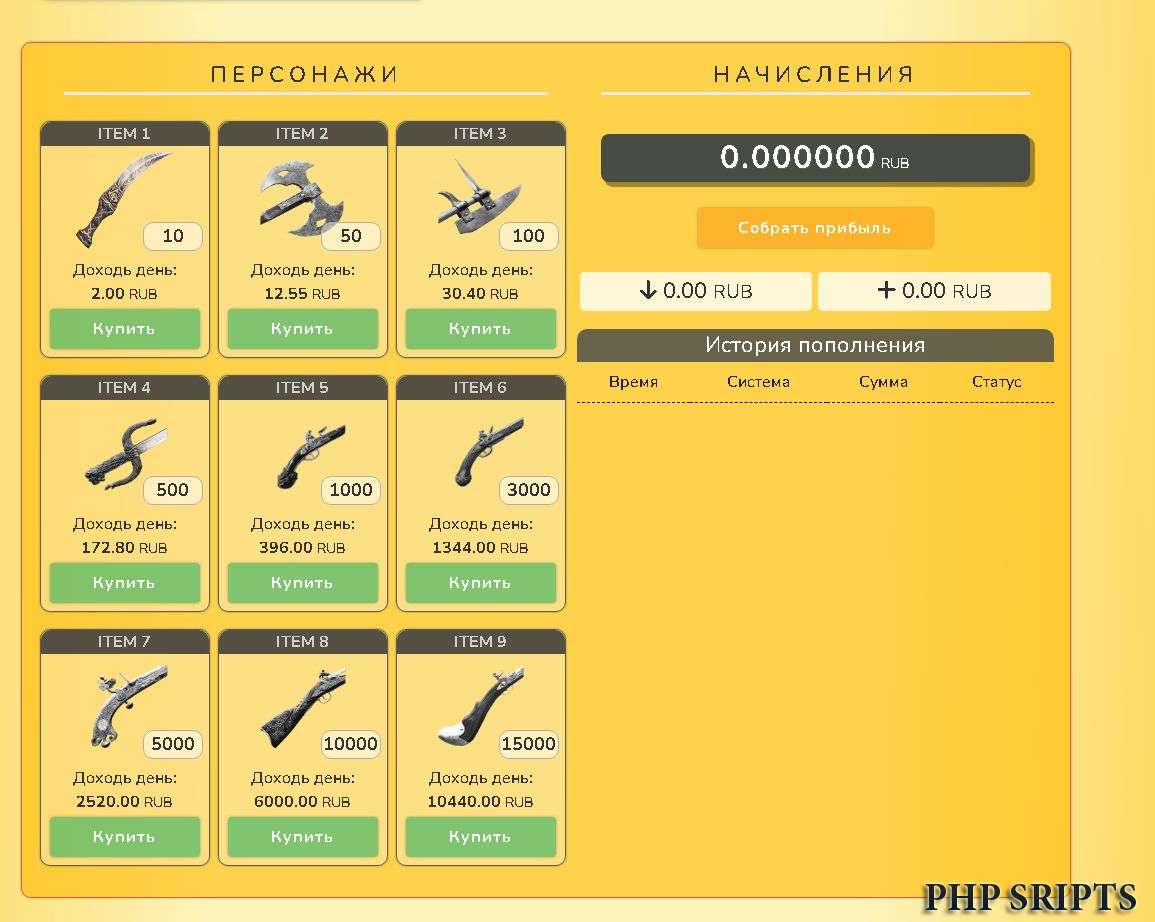Click Купить for ITEM 8 rifle

click(302, 837)
